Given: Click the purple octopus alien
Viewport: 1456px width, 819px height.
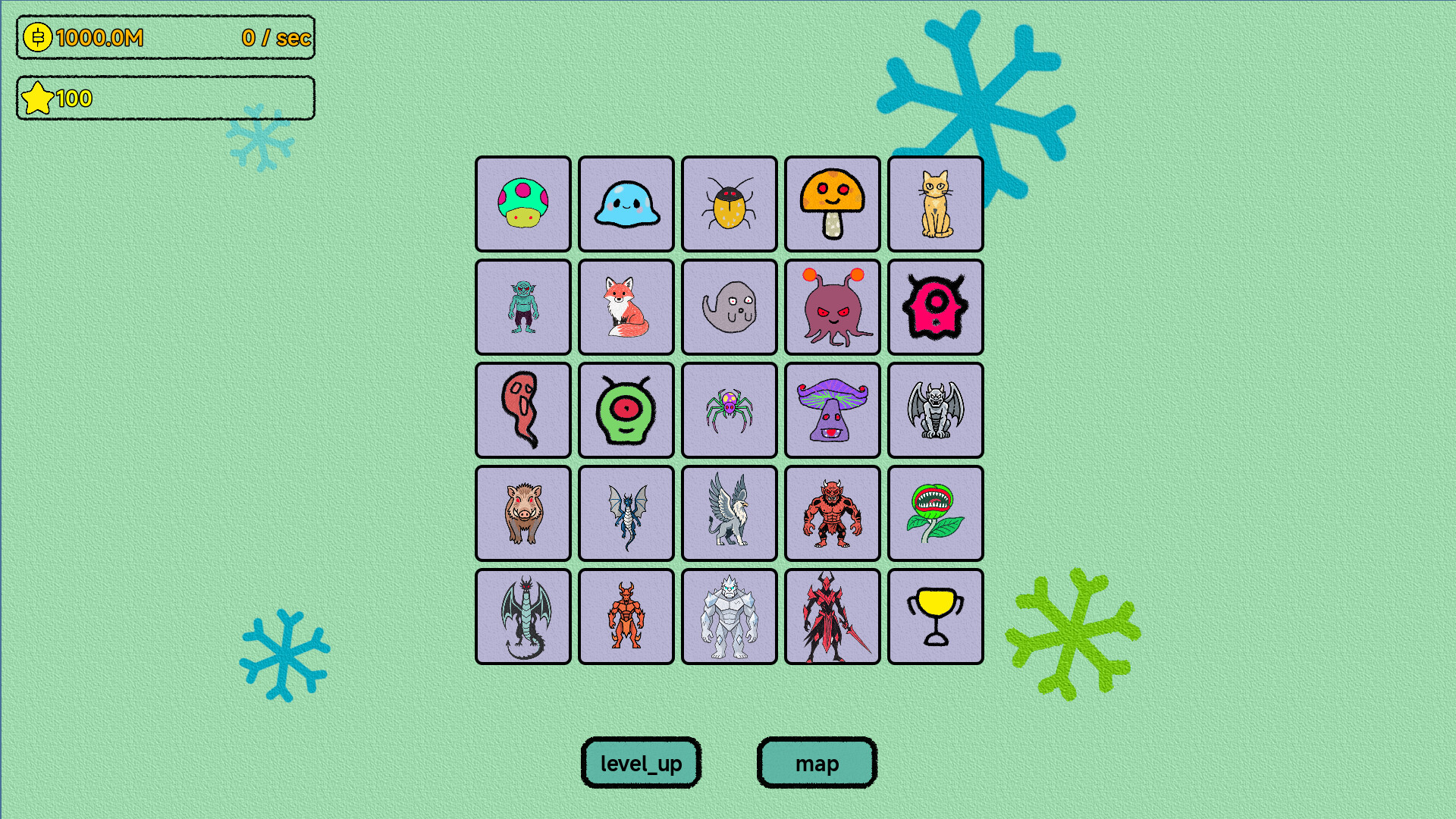Looking at the screenshot, I should (x=833, y=308).
